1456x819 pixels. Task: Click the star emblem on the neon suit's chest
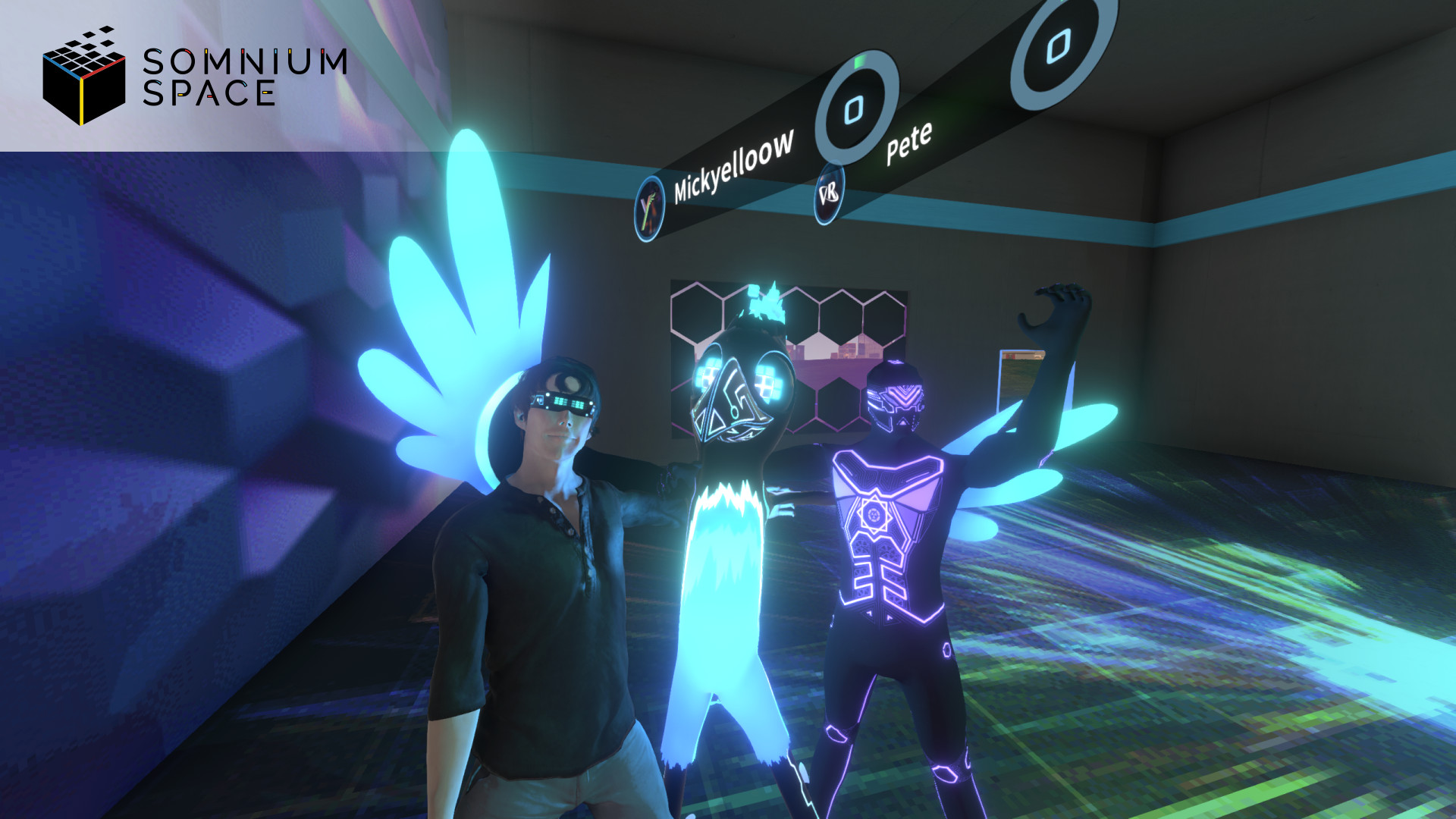pyautogui.click(x=874, y=516)
